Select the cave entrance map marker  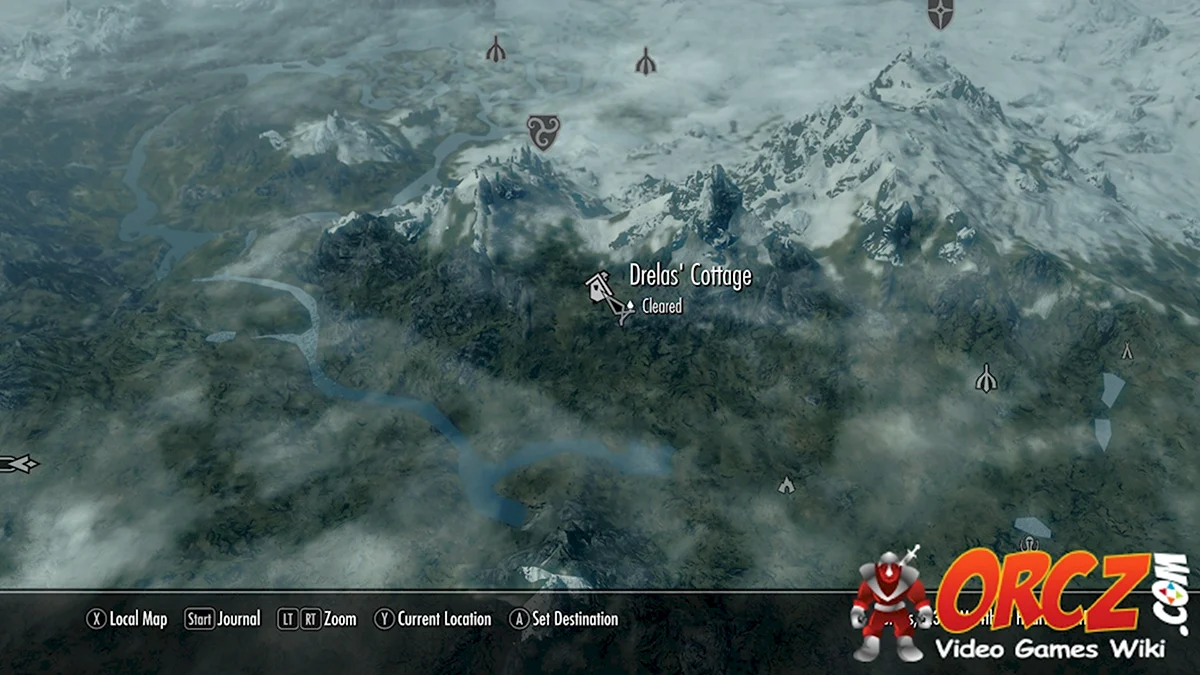786,485
